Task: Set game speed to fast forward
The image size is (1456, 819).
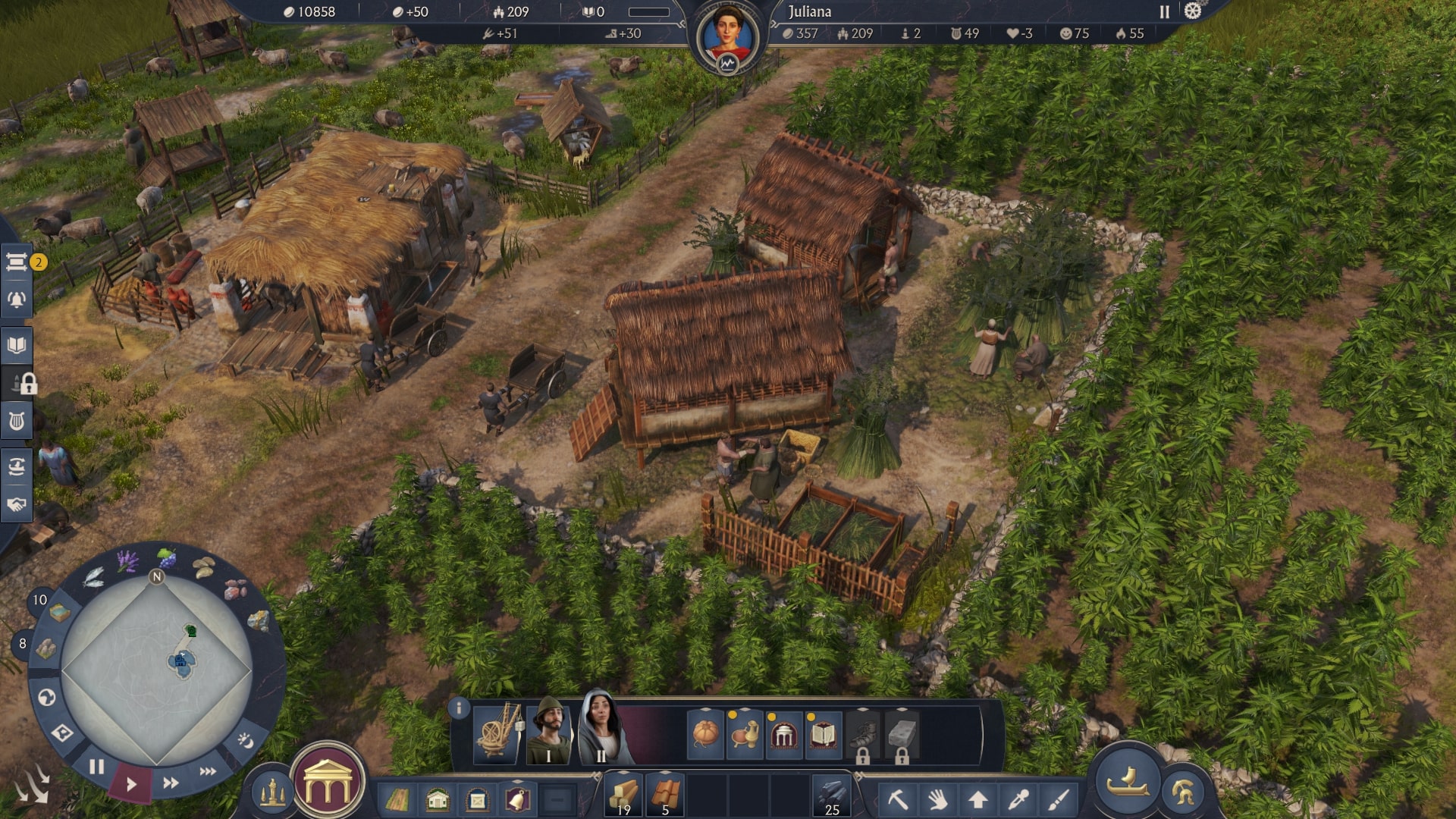Action: pos(171,783)
